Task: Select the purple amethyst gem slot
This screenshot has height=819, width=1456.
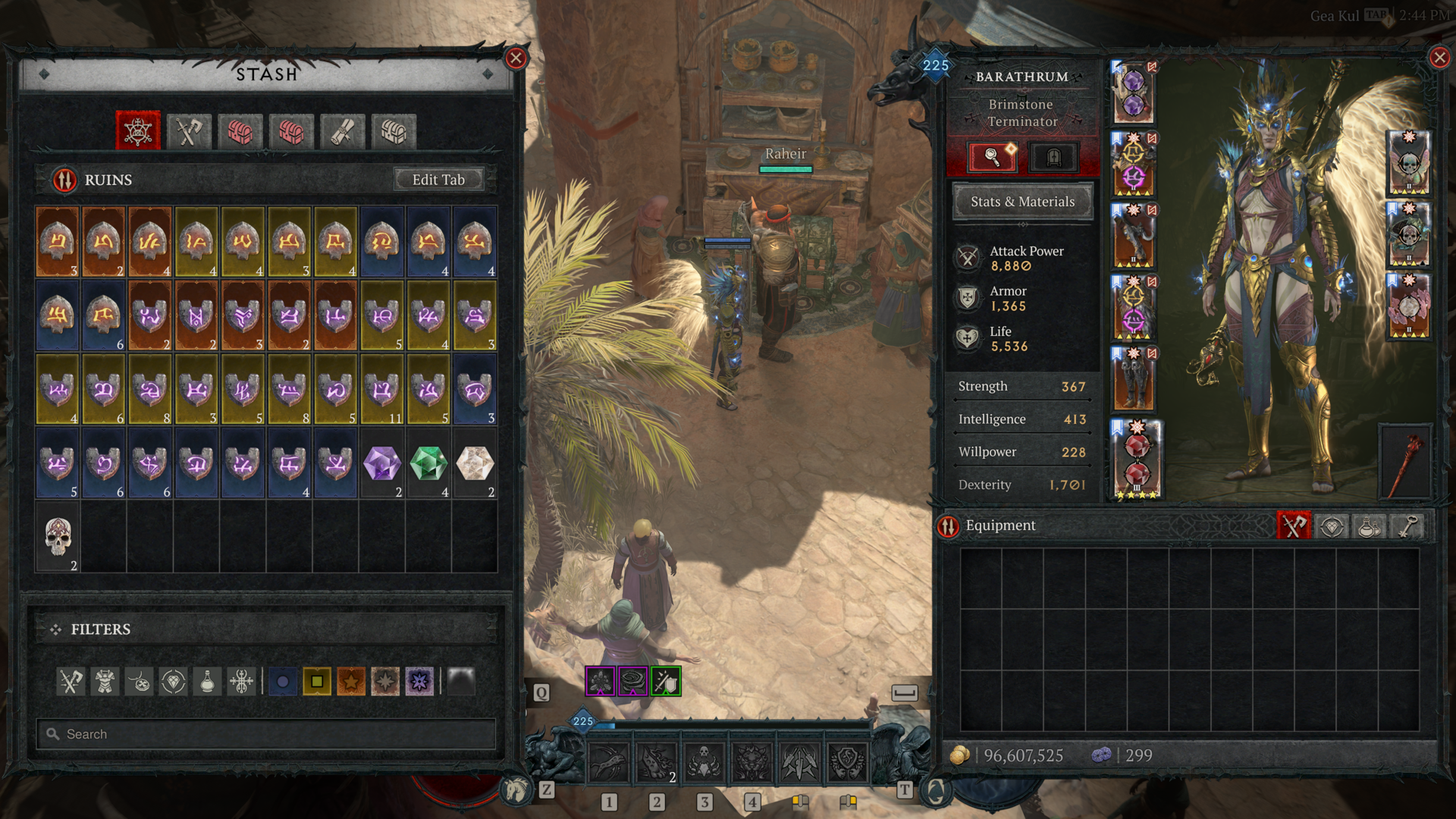Action: point(382,464)
